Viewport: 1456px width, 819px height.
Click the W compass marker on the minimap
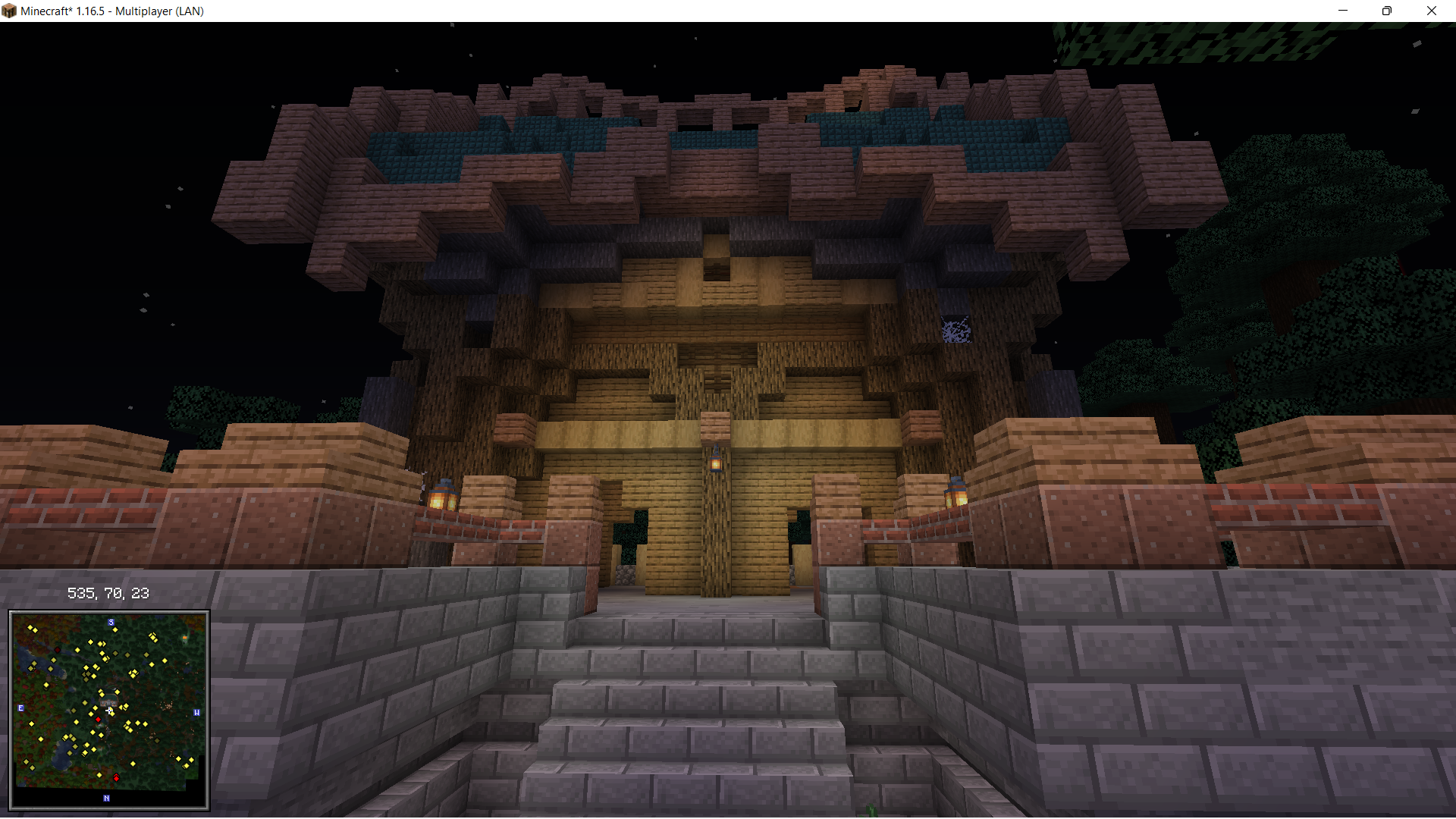click(x=197, y=713)
